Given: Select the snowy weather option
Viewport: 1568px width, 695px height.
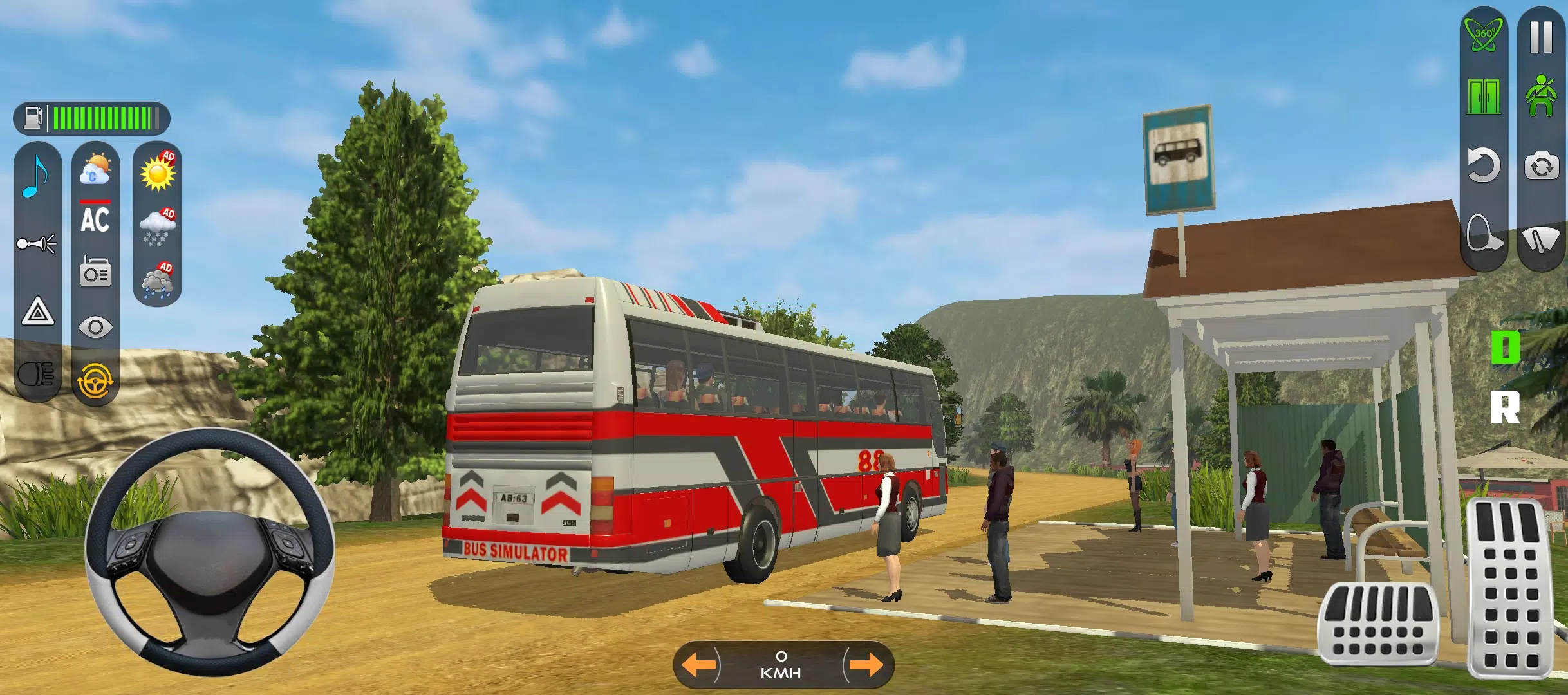Looking at the screenshot, I should pyautogui.click(x=159, y=225).
